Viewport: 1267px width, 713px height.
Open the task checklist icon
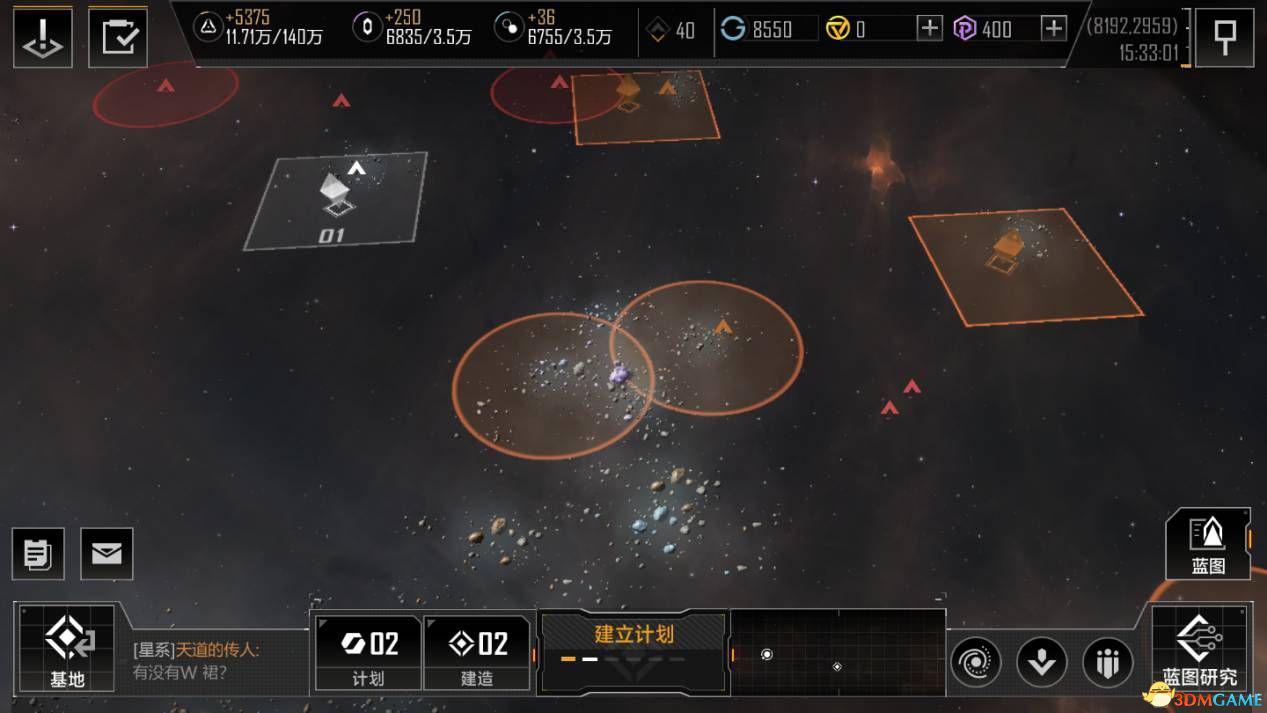[118, 38]
